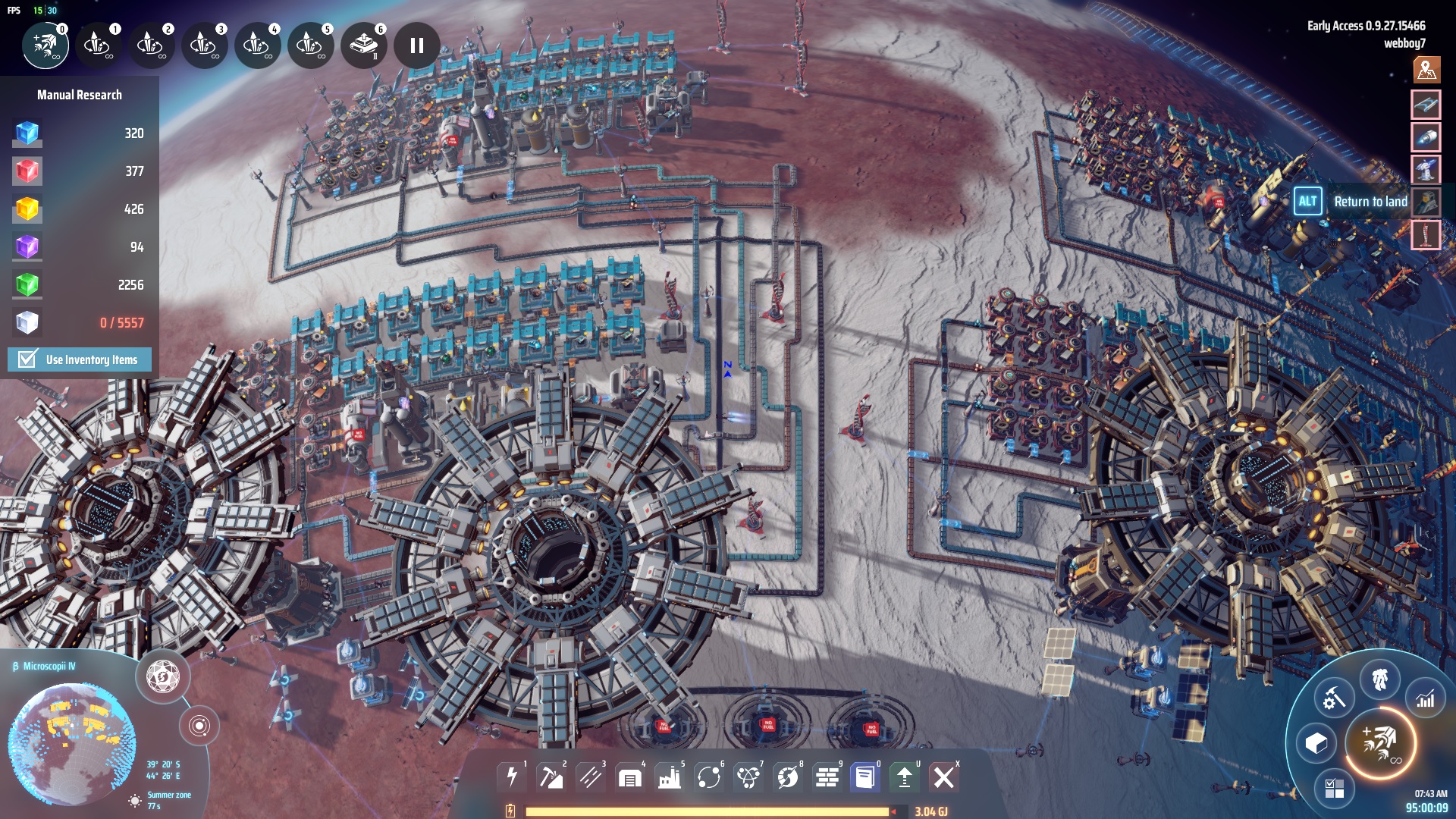
Task: Activate the upgrade arrow tool
Action: coord(904,777)
